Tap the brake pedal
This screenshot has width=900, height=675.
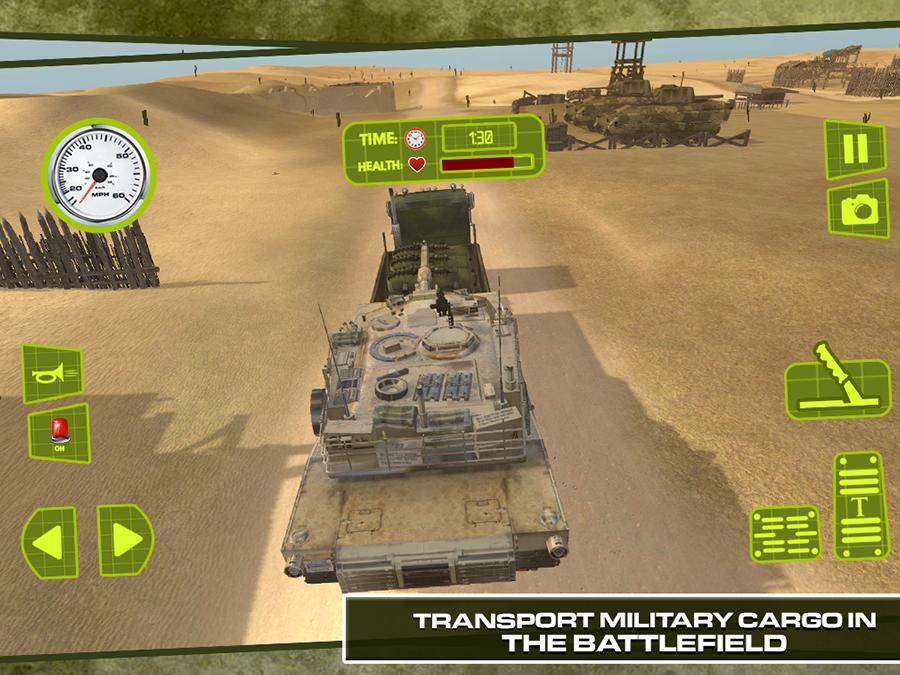click(784, 533)
